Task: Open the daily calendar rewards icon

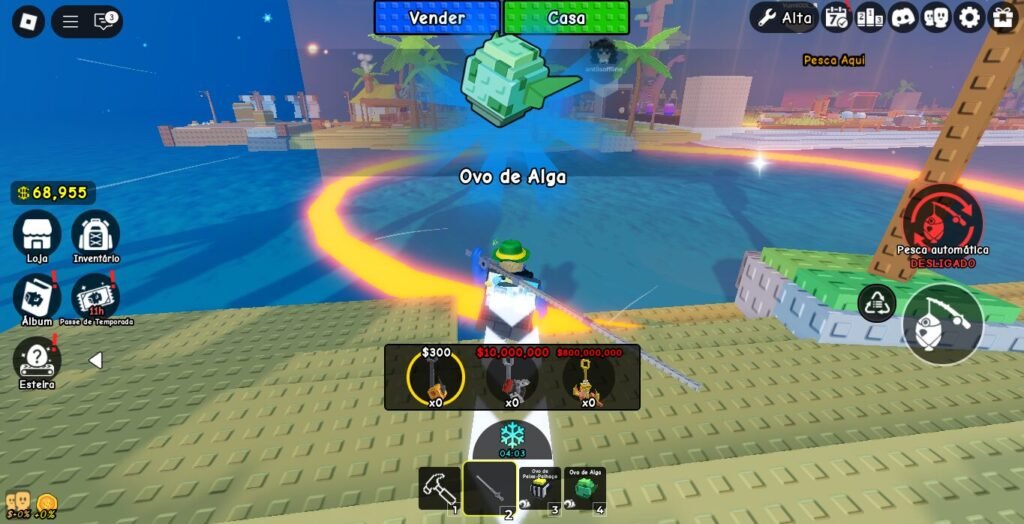Action: coord(835,17)
